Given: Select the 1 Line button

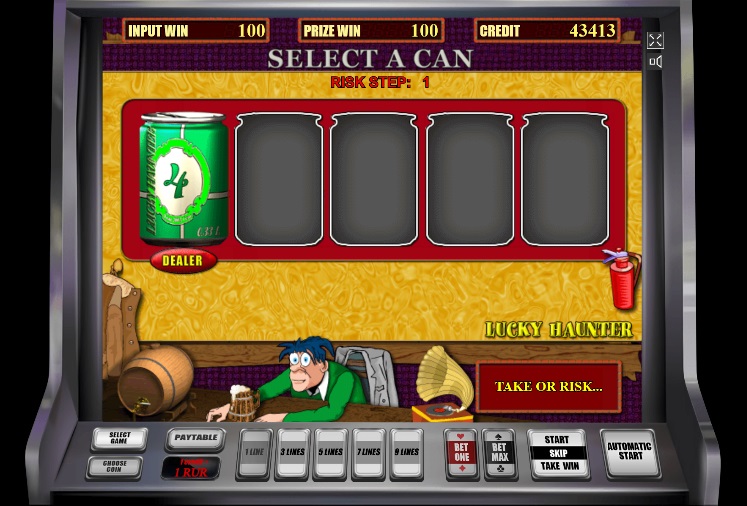Looking at the screenshot, I should point(256,453).
